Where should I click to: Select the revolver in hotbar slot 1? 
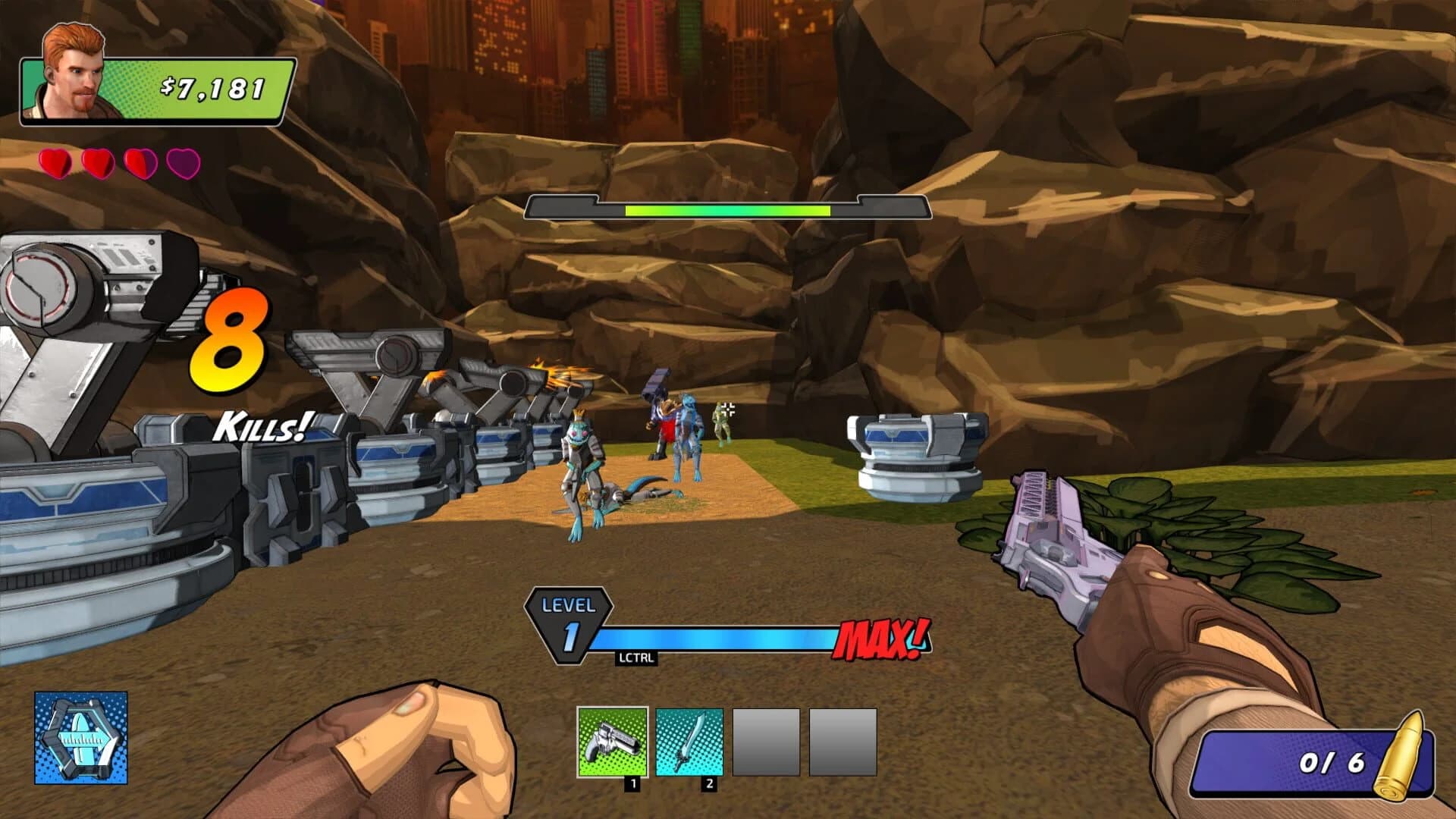[x=613, y=741]
